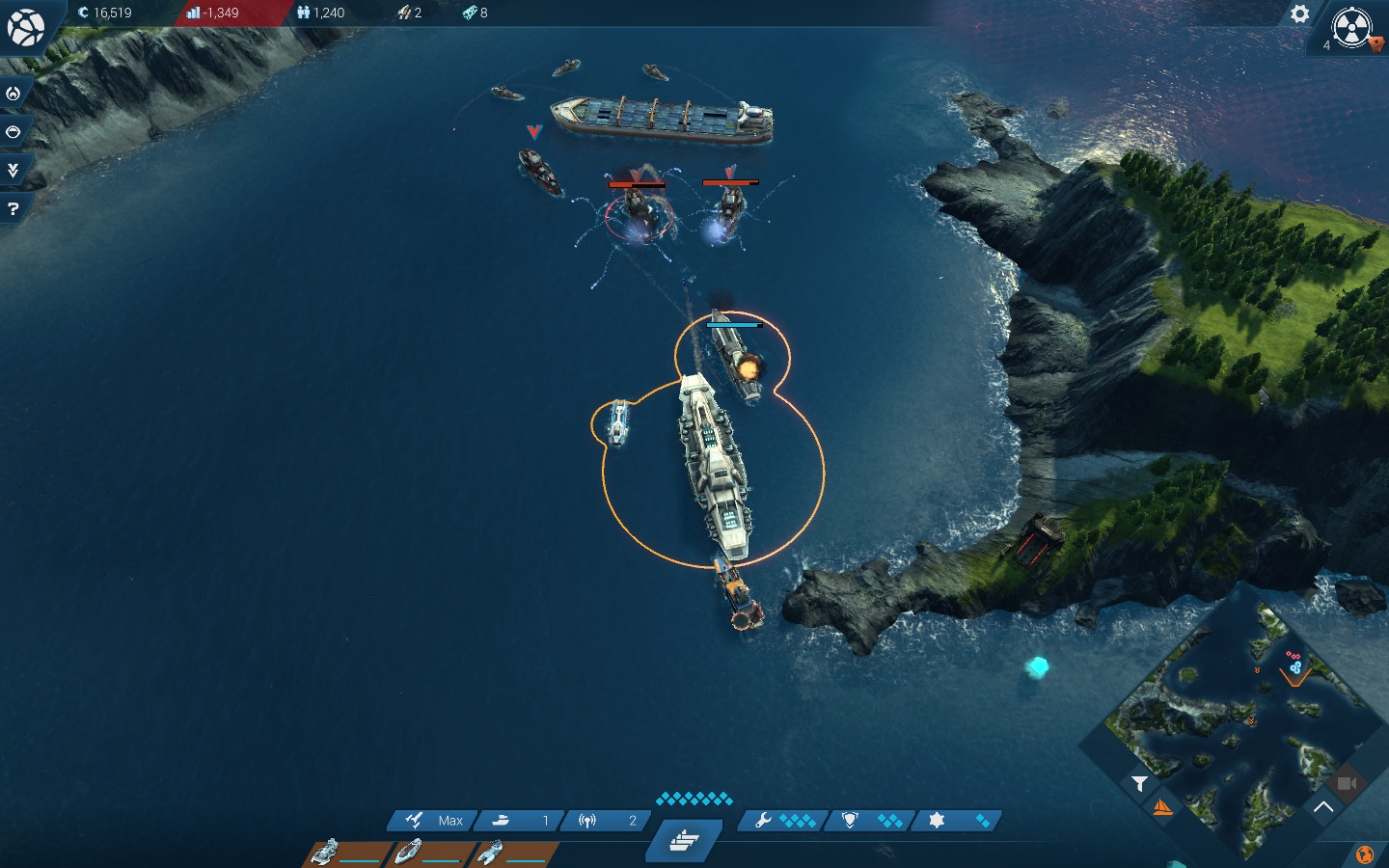This screenshot has height=868, width=1389.
Task: Select the first ship in fleet bar
Action: [x=349, y=853]
